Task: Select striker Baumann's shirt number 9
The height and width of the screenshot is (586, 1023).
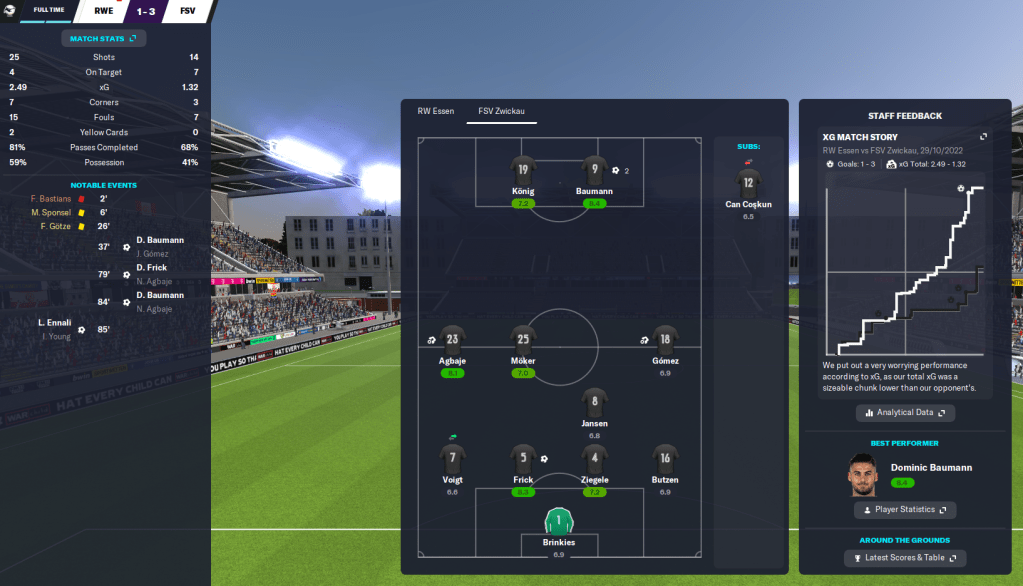Action: pyautogui.click(x=594, y=170)
